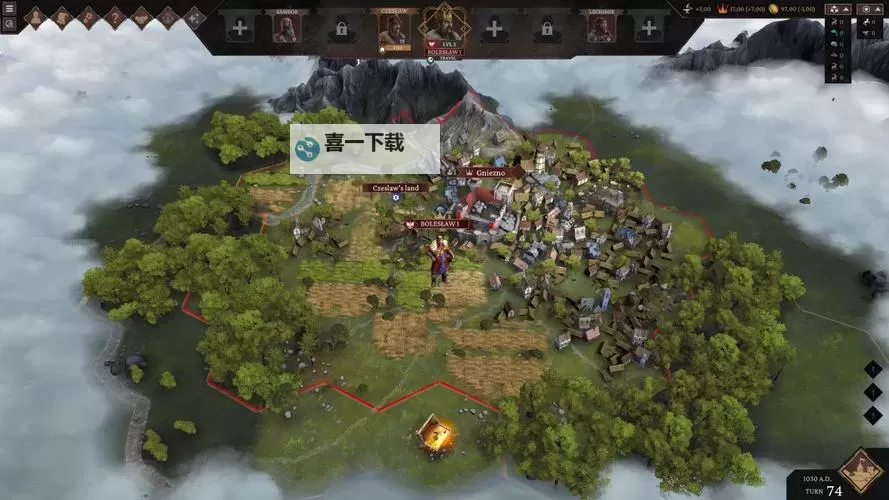889x500 pixels.
Task: Select the Czeslaw character portrait
Action: pos(392,29)
